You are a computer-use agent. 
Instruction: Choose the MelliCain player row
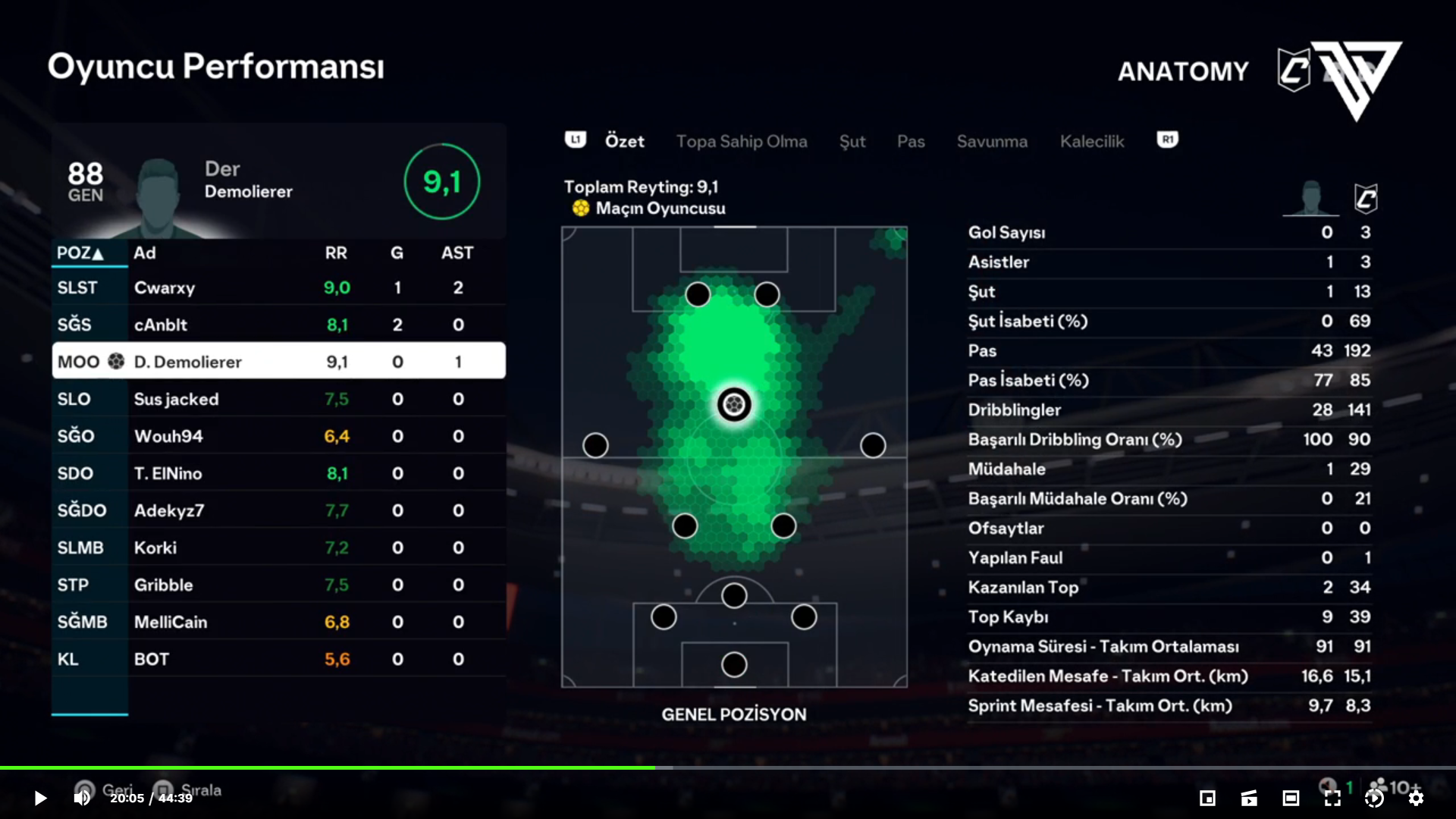point(278,623)
